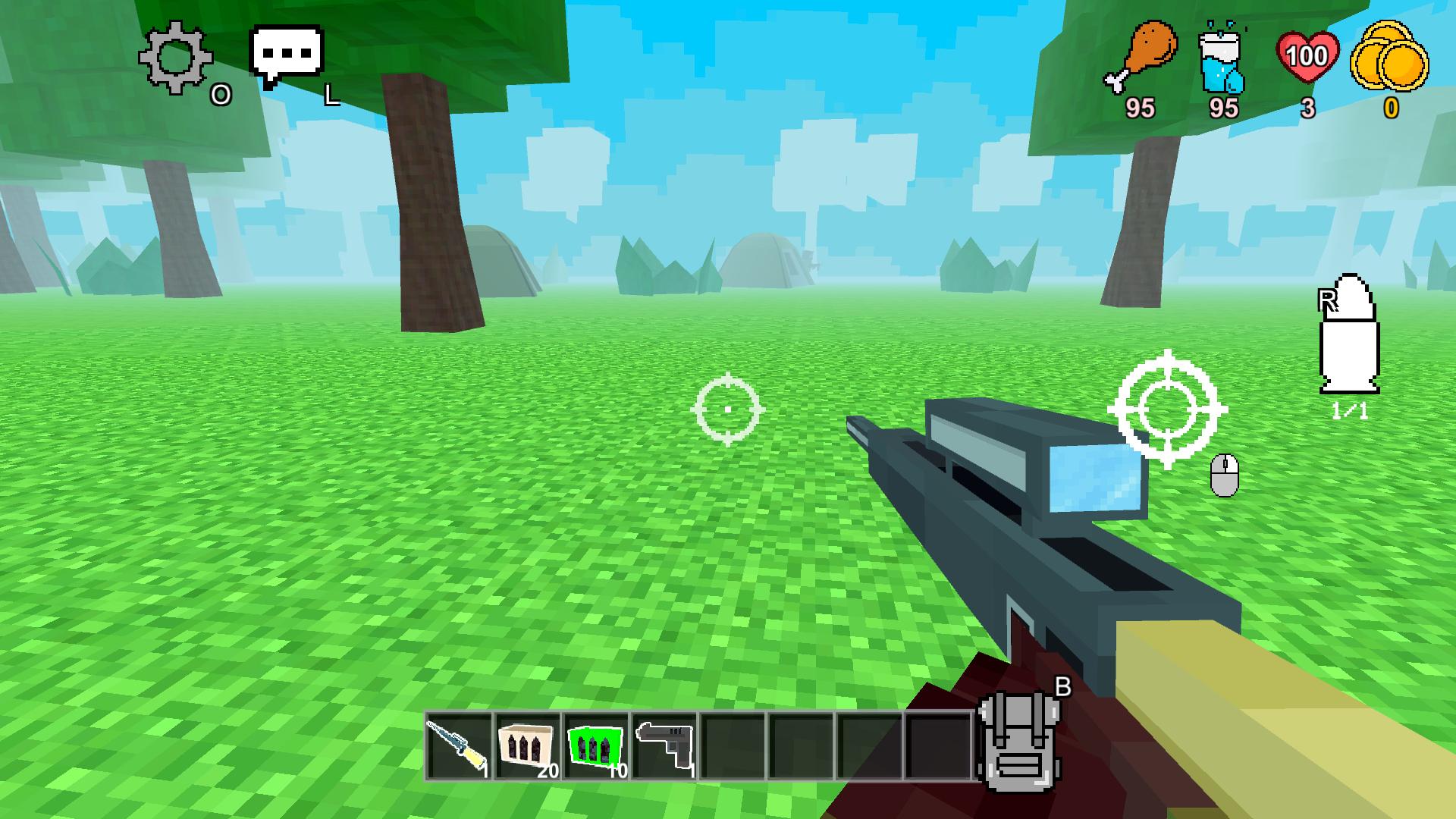Click the center aiming crosshair

(x=729, y=409)
